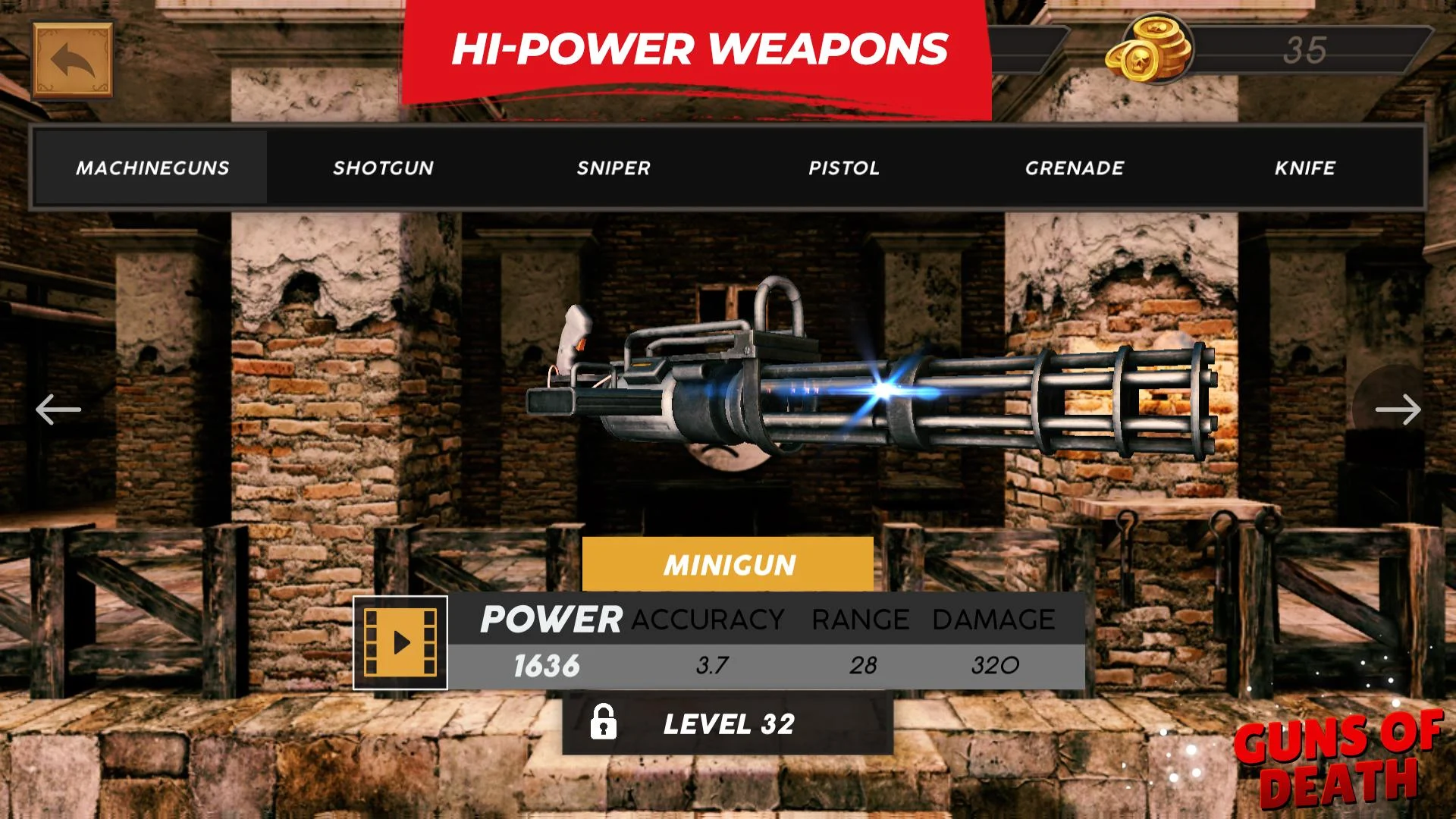
Task: Click the LEVEL 32 unlock bar
Action: pyautogui.click(x=728, y=724)
